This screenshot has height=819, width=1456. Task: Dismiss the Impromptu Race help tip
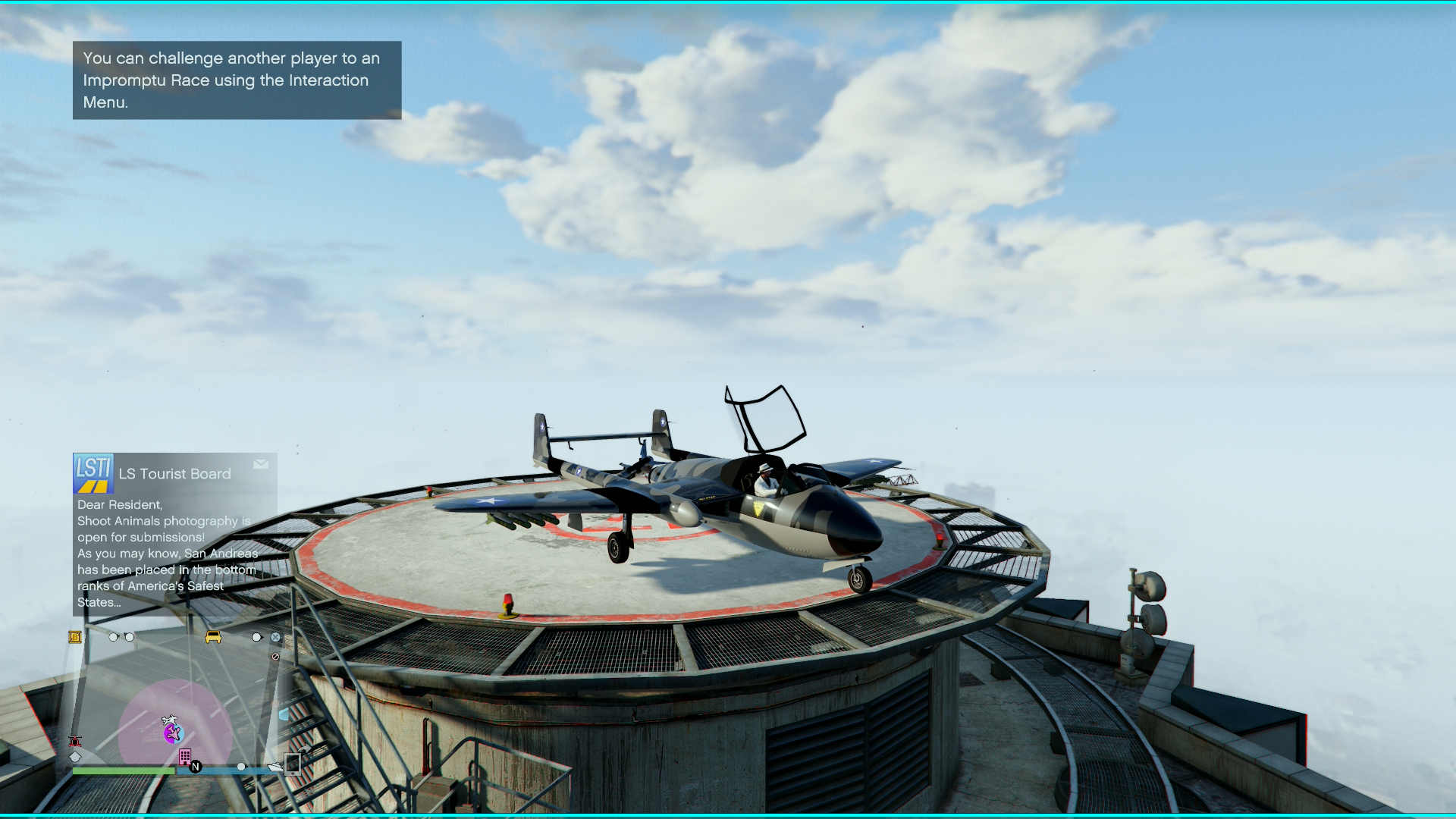(x=237, y=80)
